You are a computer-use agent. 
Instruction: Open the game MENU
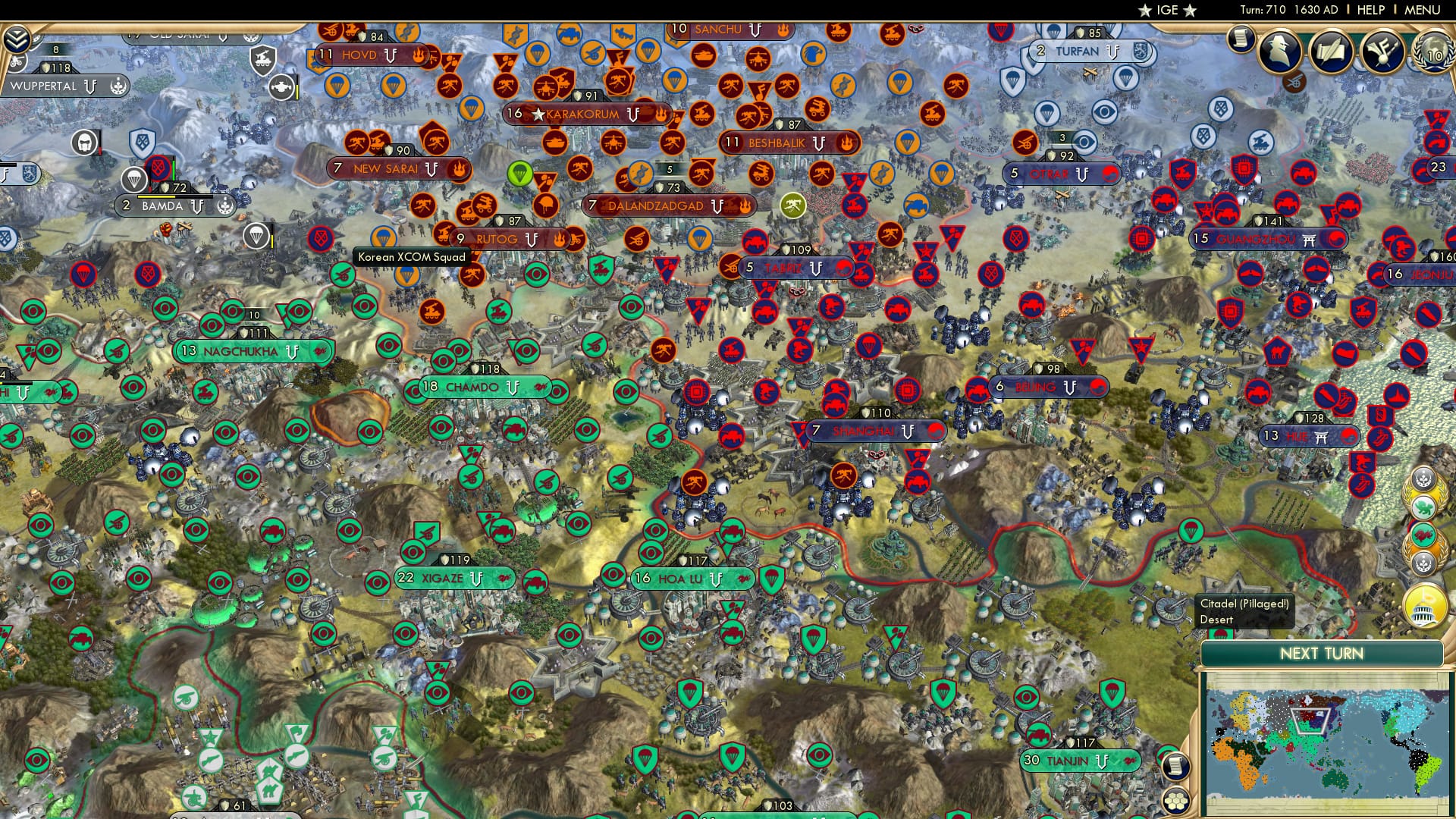pyautogui.click(x=1423, y=11)
